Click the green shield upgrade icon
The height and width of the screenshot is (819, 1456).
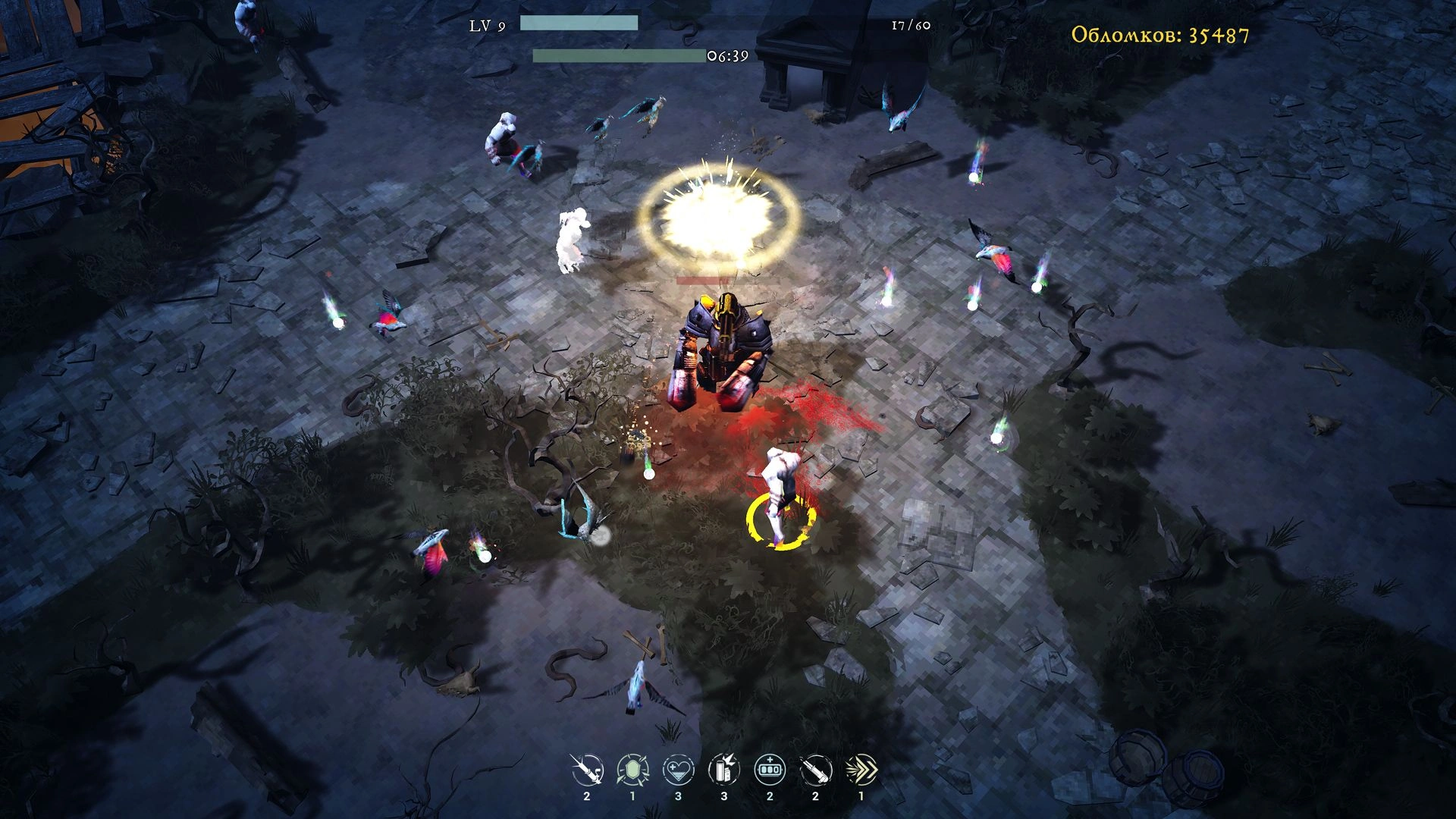[632, 770]
